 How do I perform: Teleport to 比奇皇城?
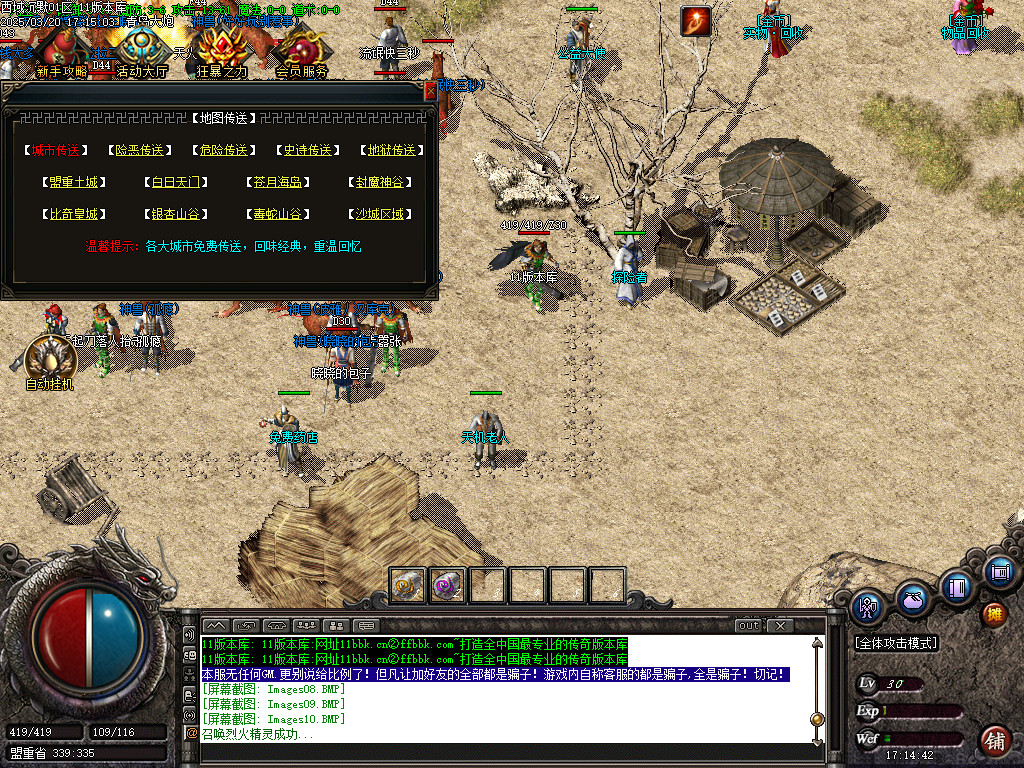(74, 214)
